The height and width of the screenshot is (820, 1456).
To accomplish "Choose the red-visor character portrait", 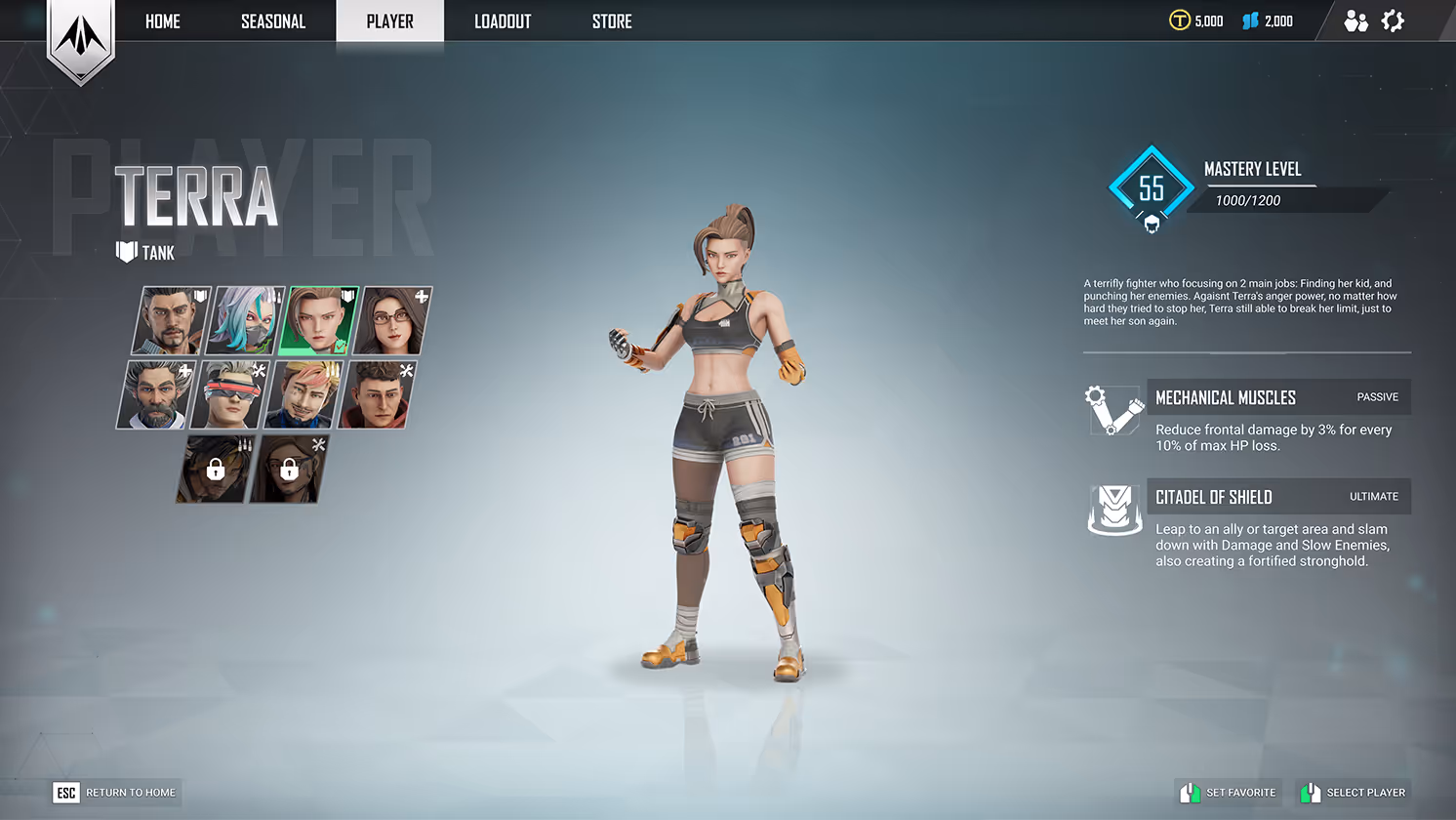I will point(229,394).
